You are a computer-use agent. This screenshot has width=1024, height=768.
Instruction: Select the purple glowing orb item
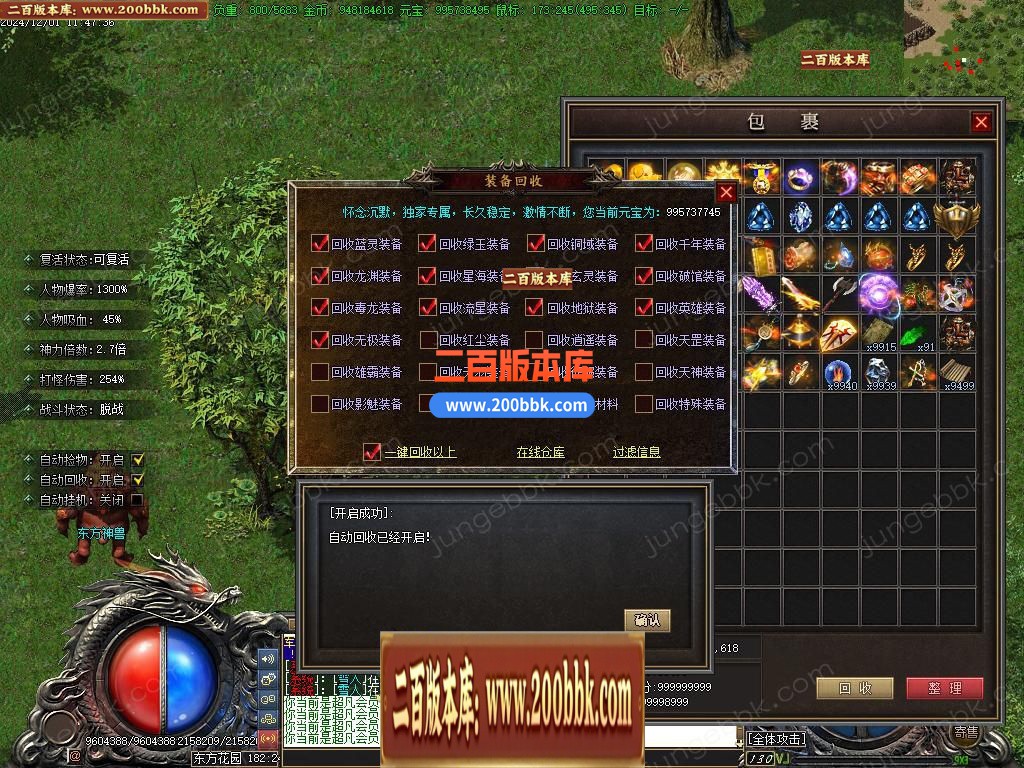(x=879, y=294)
